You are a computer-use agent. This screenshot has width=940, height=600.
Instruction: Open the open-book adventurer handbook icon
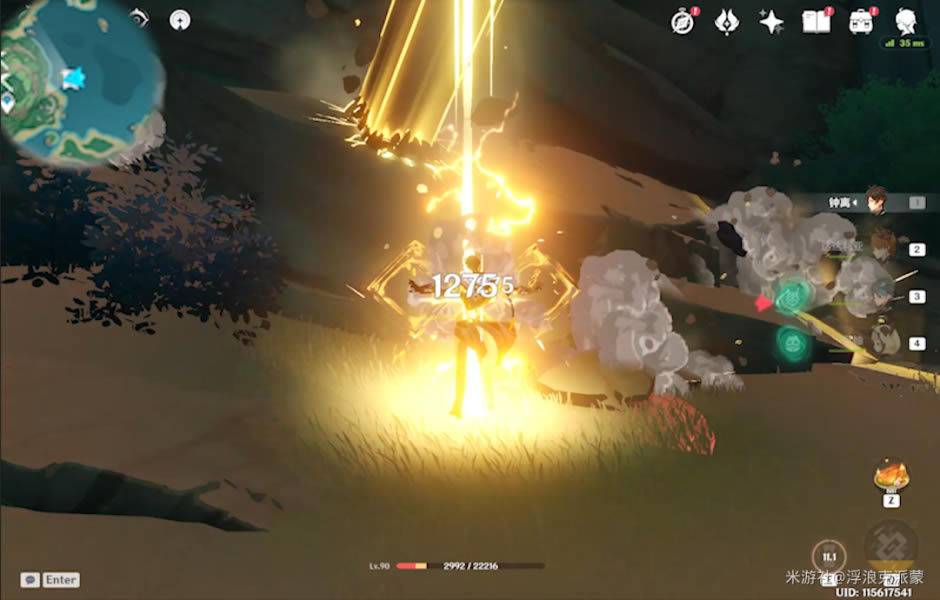coord(816,22)
